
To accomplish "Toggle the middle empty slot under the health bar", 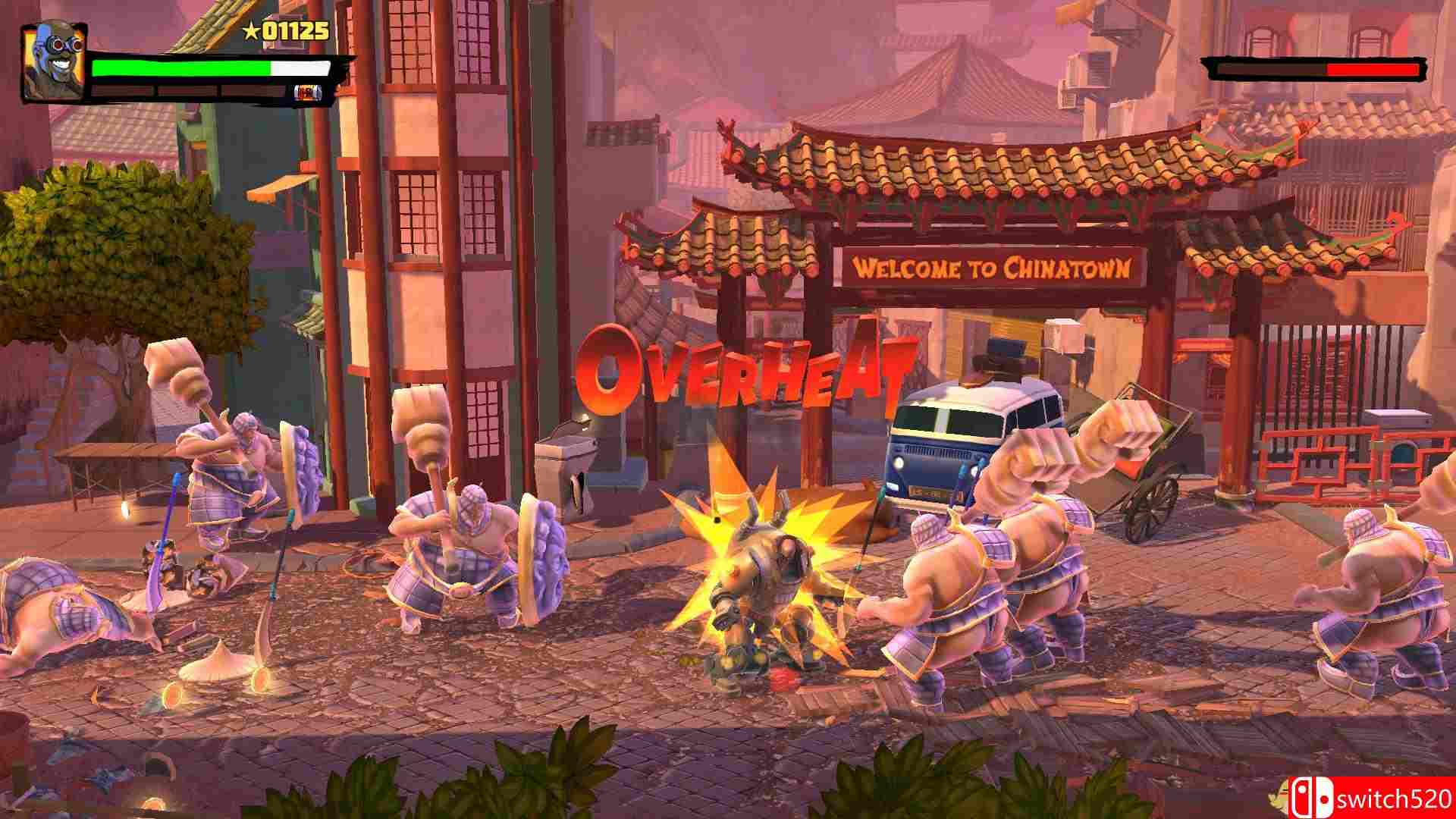I will [187, 91].
